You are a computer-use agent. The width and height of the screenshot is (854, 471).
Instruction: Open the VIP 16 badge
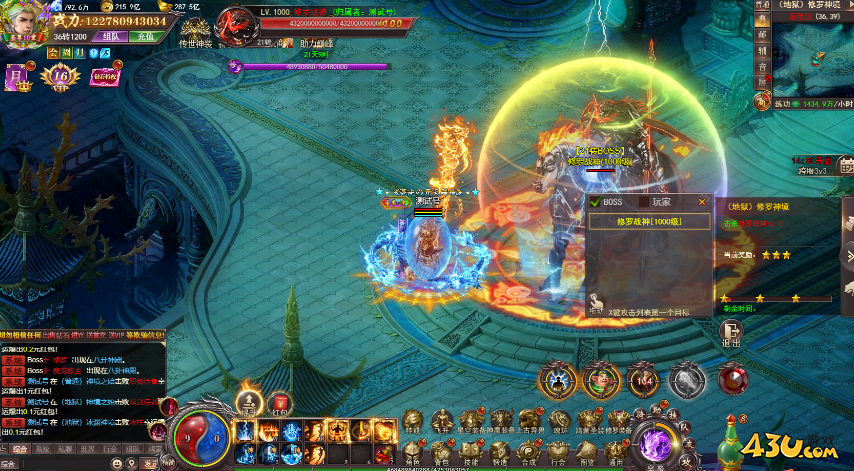click(60, 74)
